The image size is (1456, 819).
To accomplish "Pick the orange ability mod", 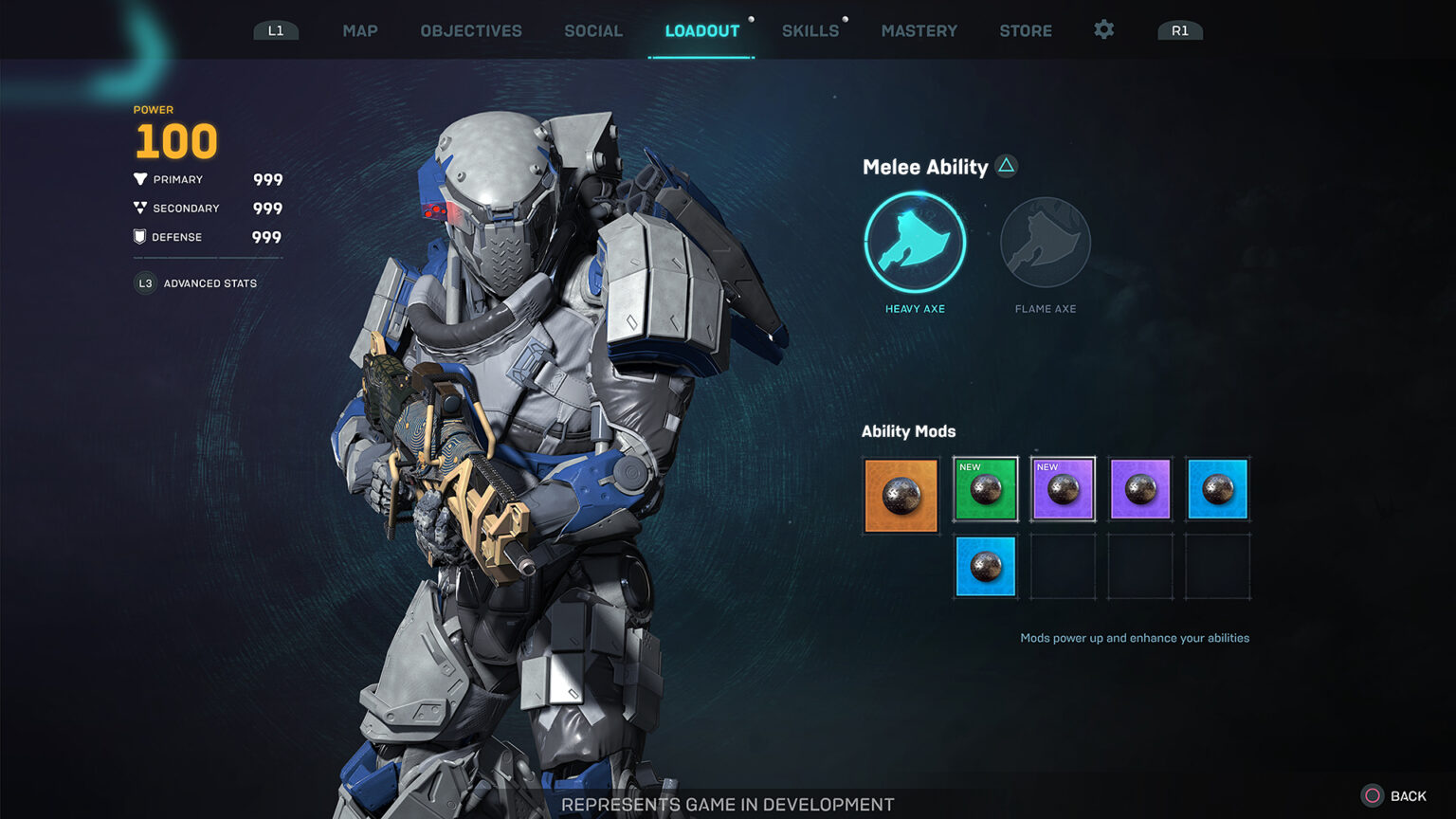I will pyautogui.click(x=901, y=495).
